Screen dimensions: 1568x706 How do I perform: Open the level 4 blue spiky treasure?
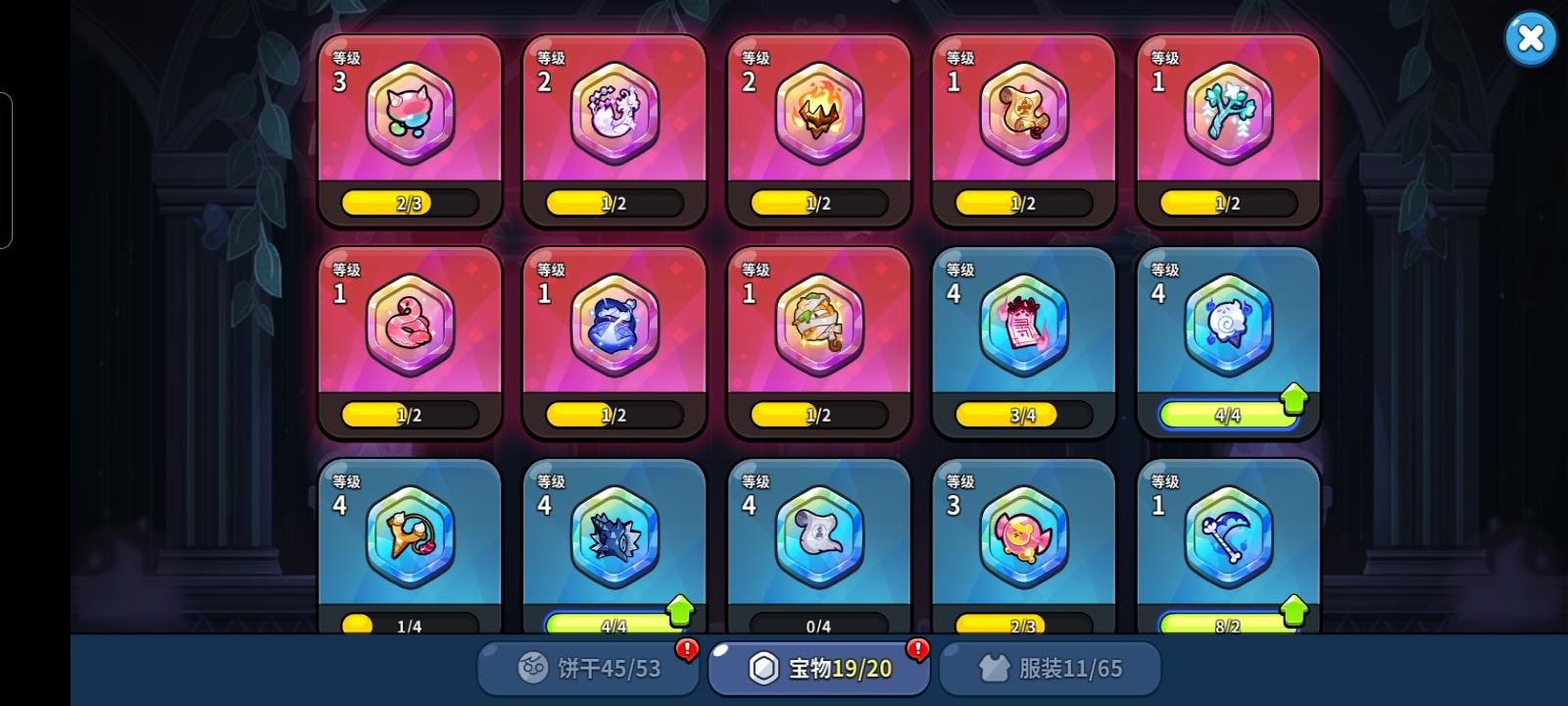coord(613,536)
